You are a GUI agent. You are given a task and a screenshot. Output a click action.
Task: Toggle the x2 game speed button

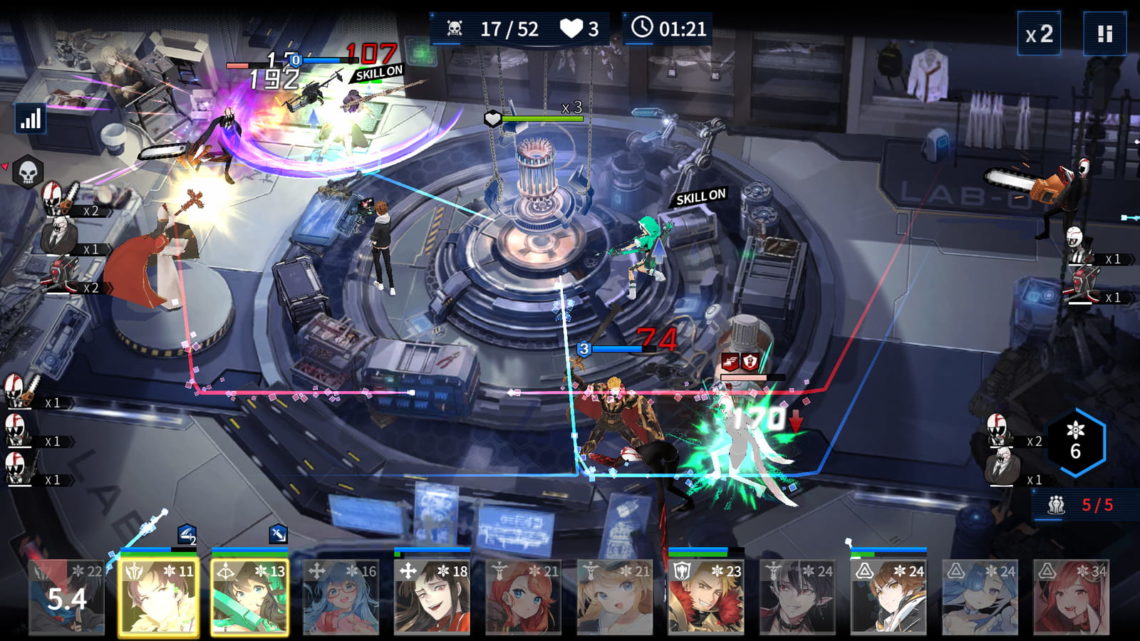1039,33
